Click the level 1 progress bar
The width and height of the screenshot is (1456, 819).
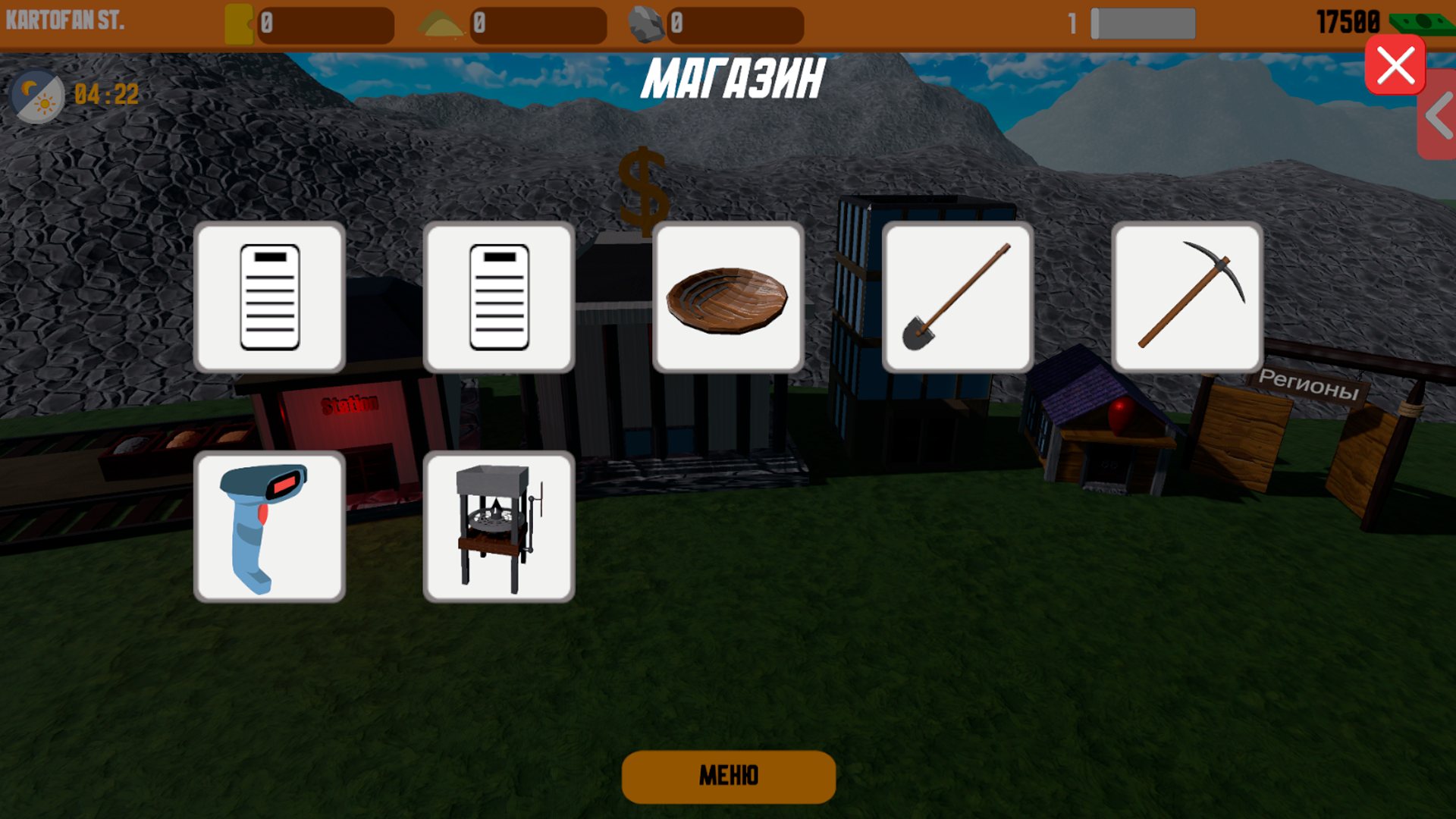(1142, 23)
